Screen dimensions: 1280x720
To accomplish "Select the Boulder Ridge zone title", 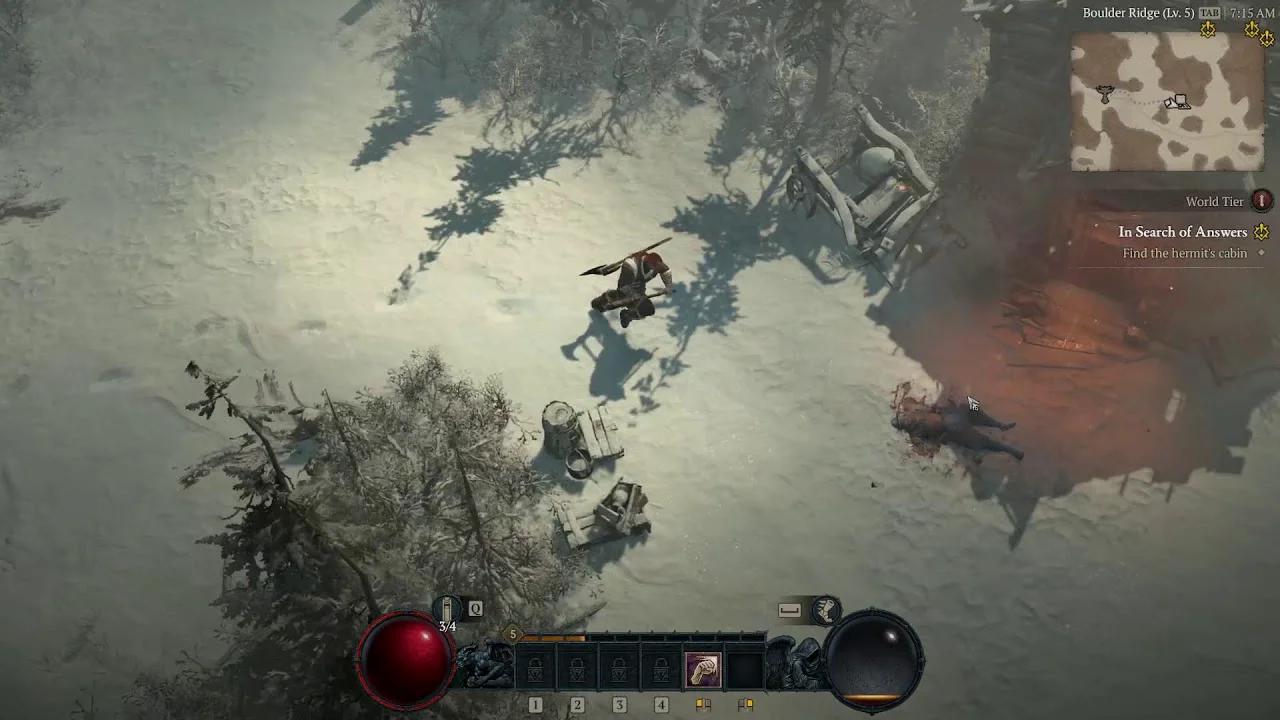I will click(1139, 12).
